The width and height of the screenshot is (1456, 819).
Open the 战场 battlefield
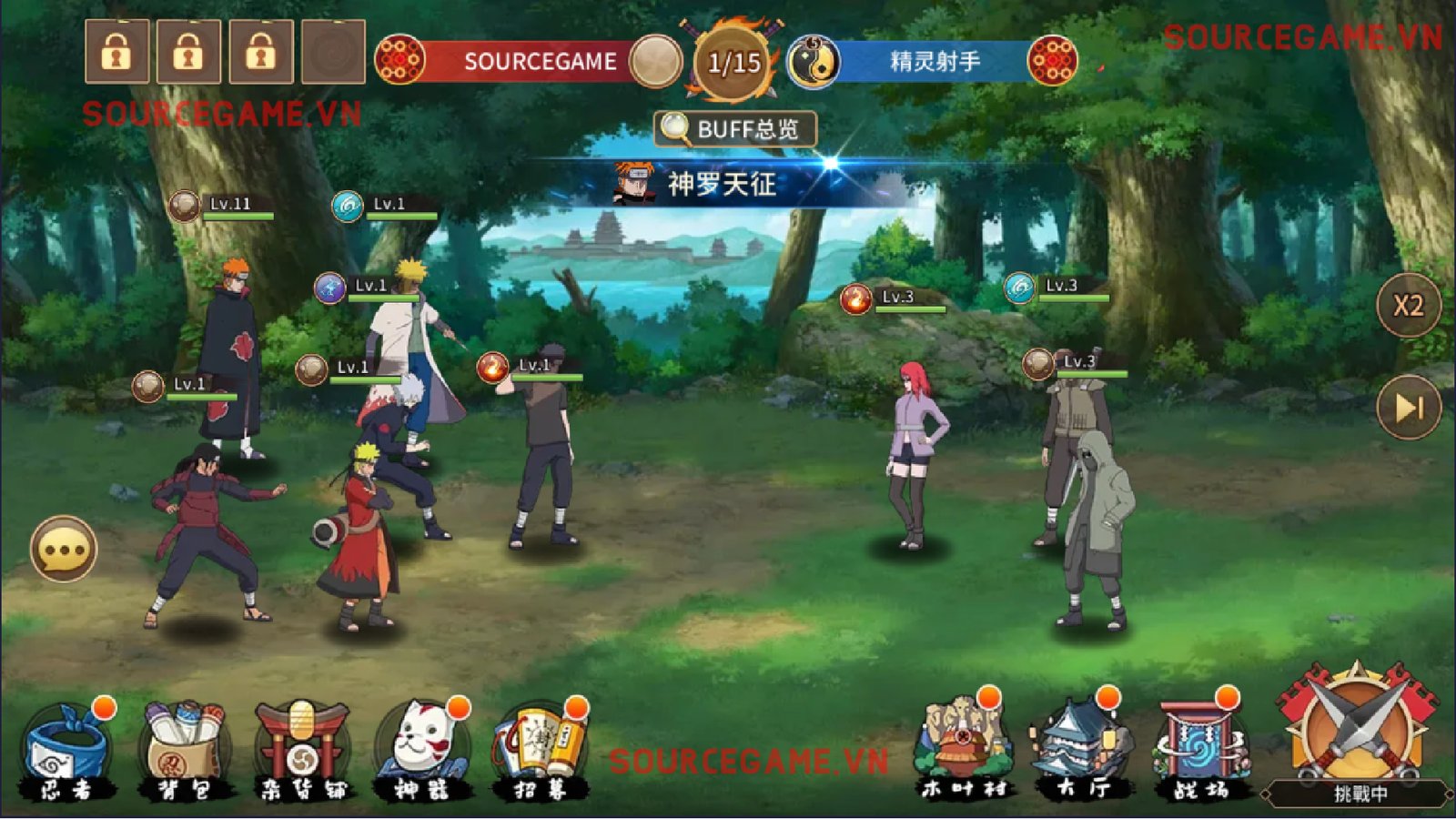click(x=1199, y=752)
